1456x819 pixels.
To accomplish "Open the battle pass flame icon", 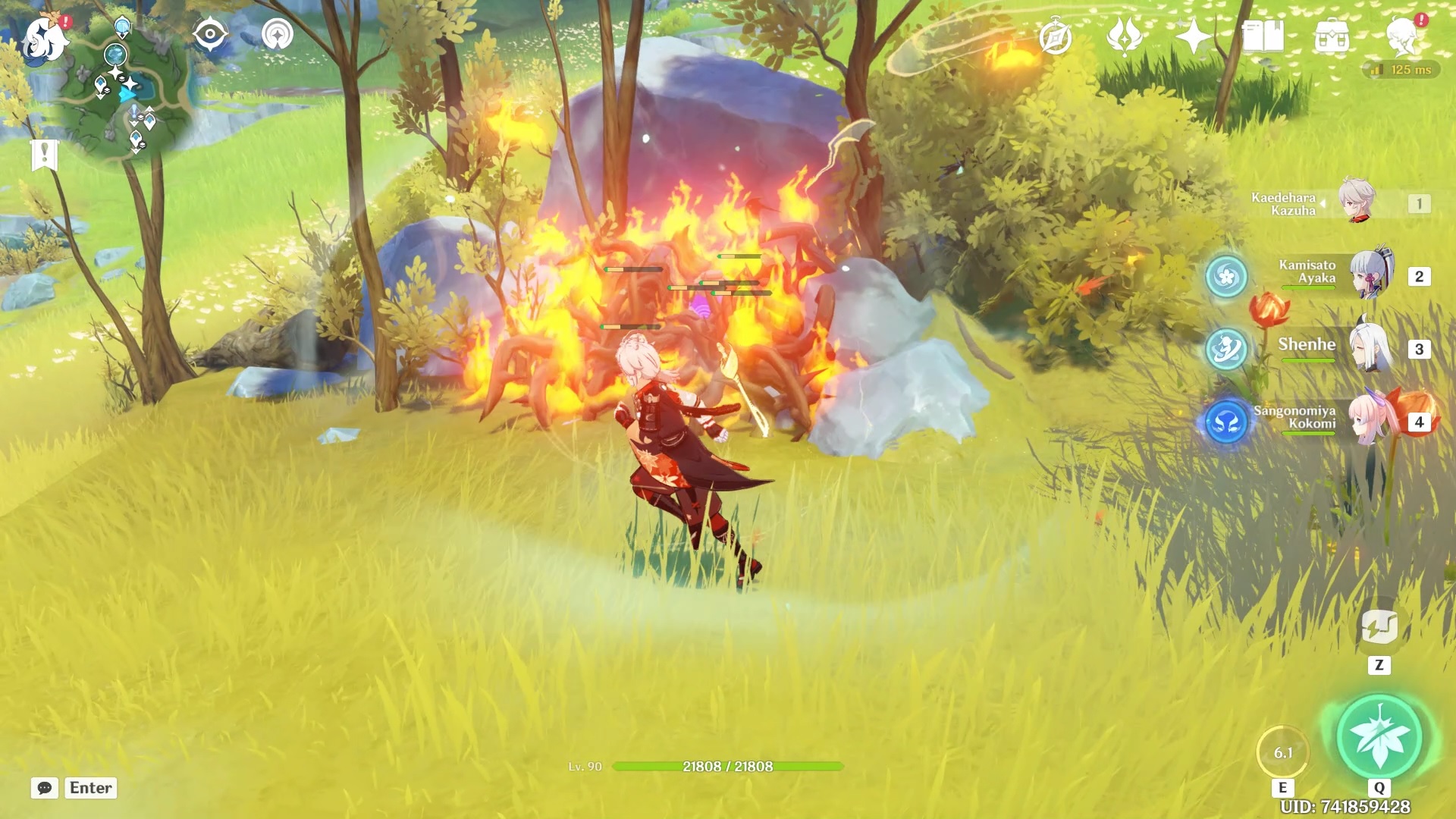I will pyautogui.click(x=1125, y=36).
